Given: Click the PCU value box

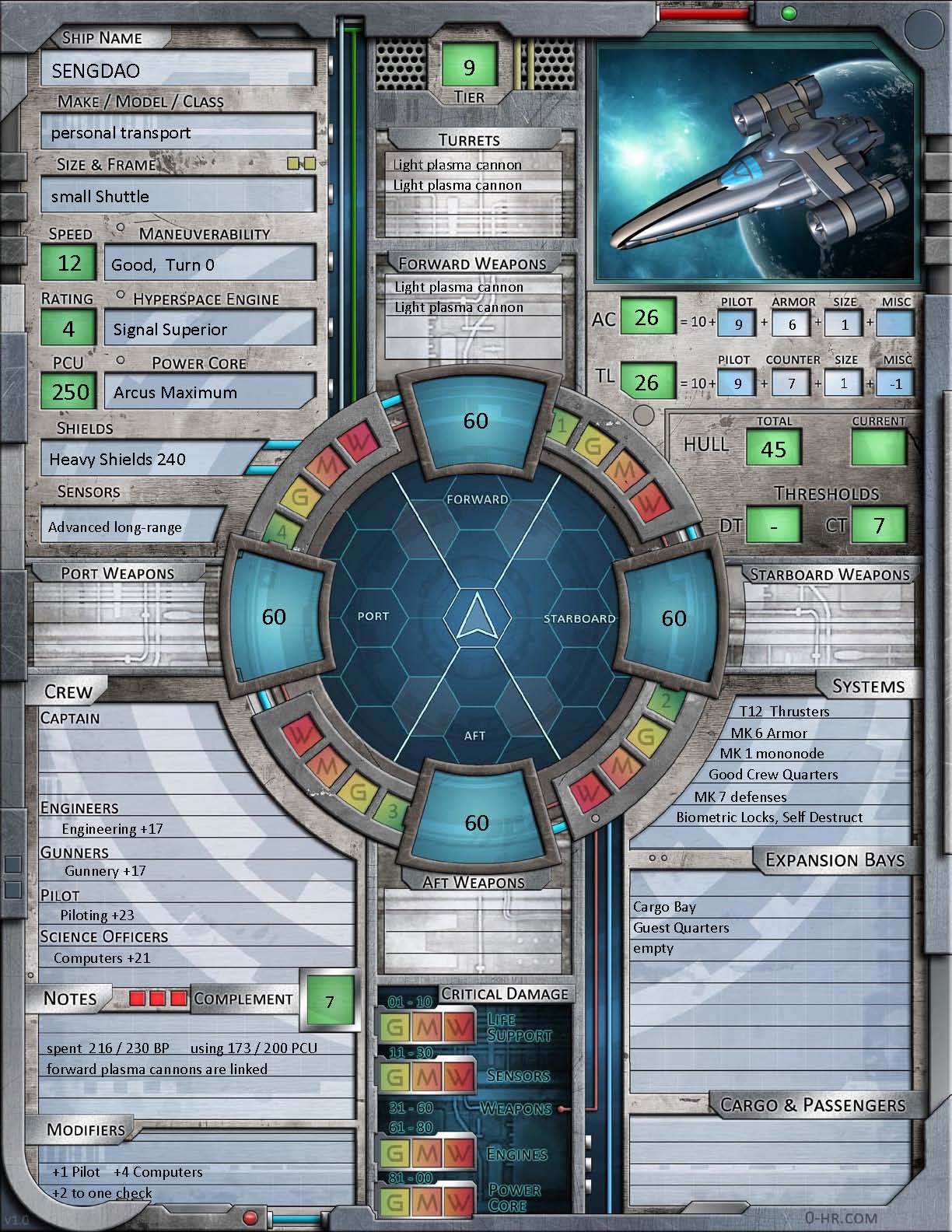Looking at the screenshot, I should point(70,391).
